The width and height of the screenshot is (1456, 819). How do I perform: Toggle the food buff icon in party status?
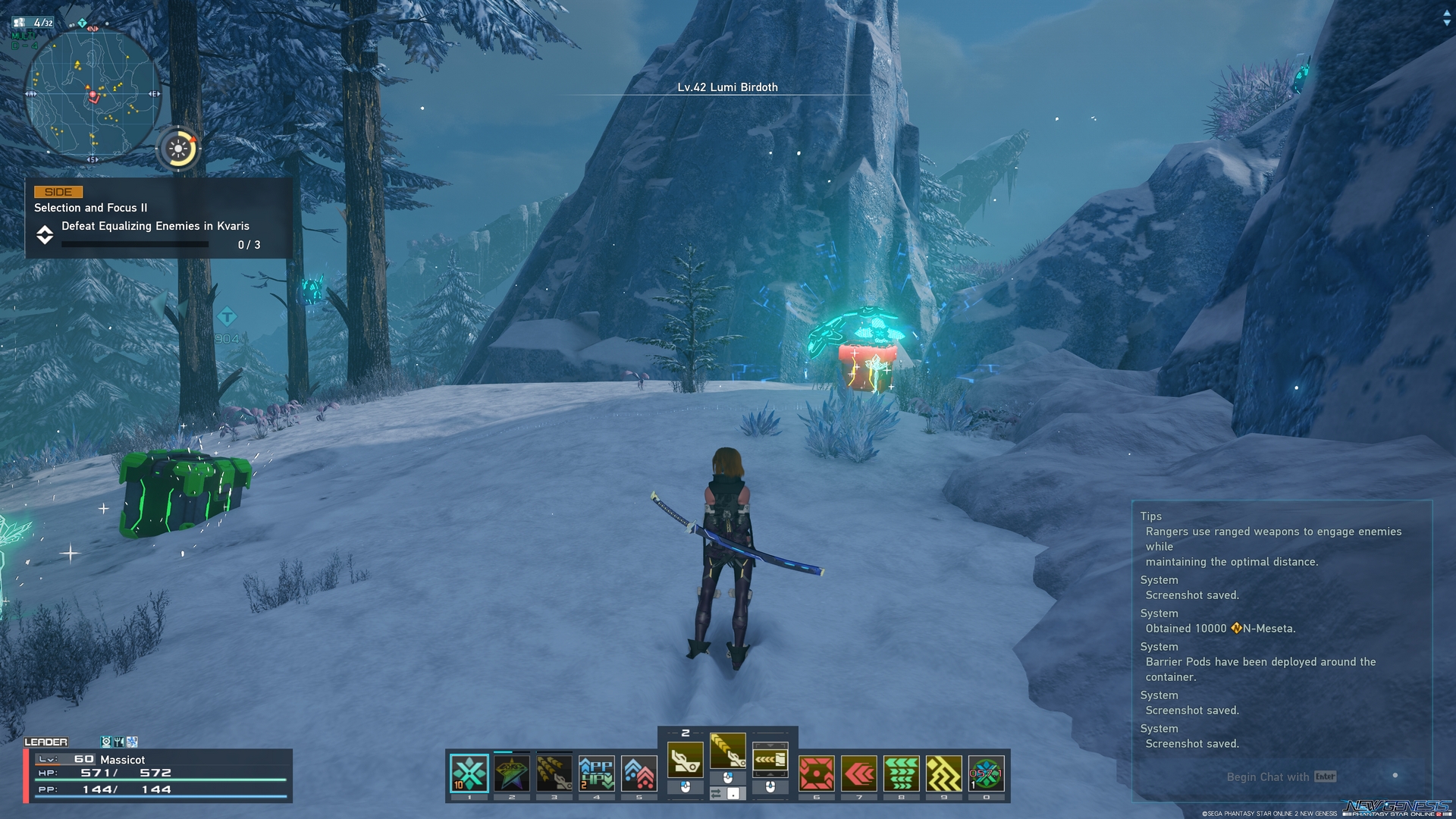pos(118,742)
